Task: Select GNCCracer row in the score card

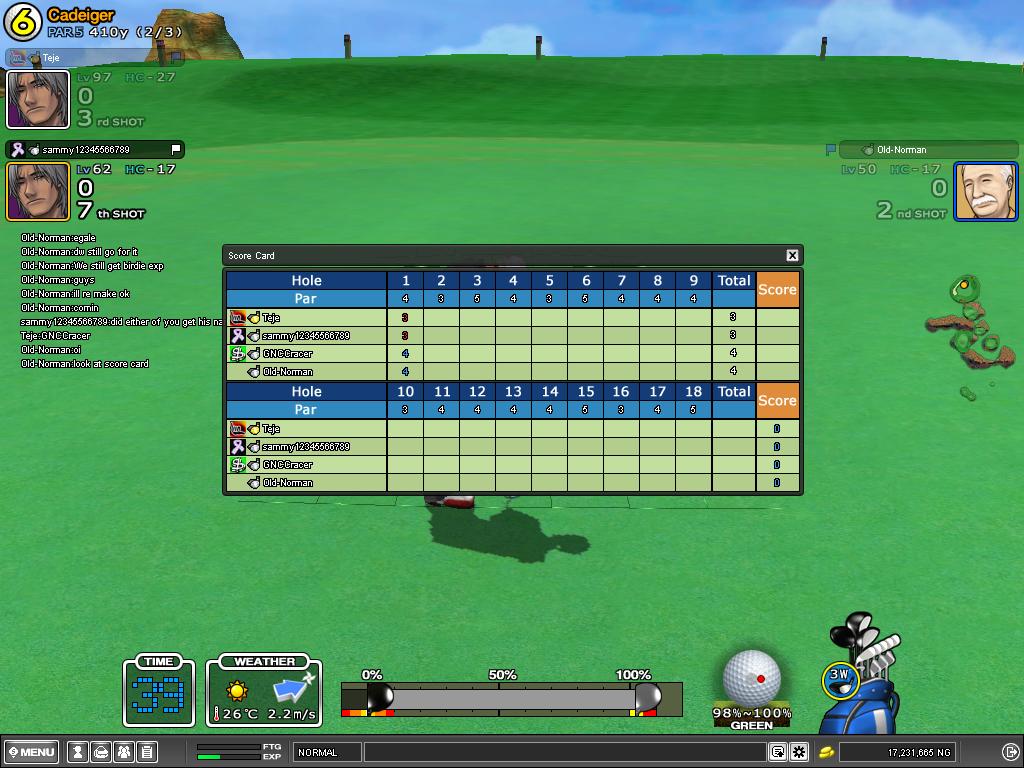Action: (x=288, y=354)
